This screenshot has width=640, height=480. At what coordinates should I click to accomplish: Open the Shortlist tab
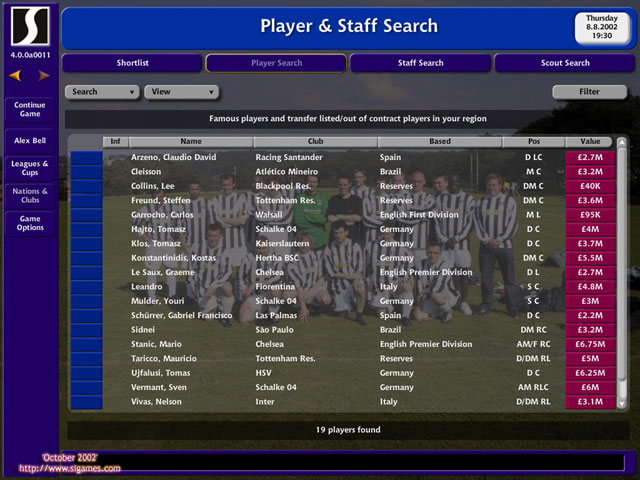[x=132, y=63]
